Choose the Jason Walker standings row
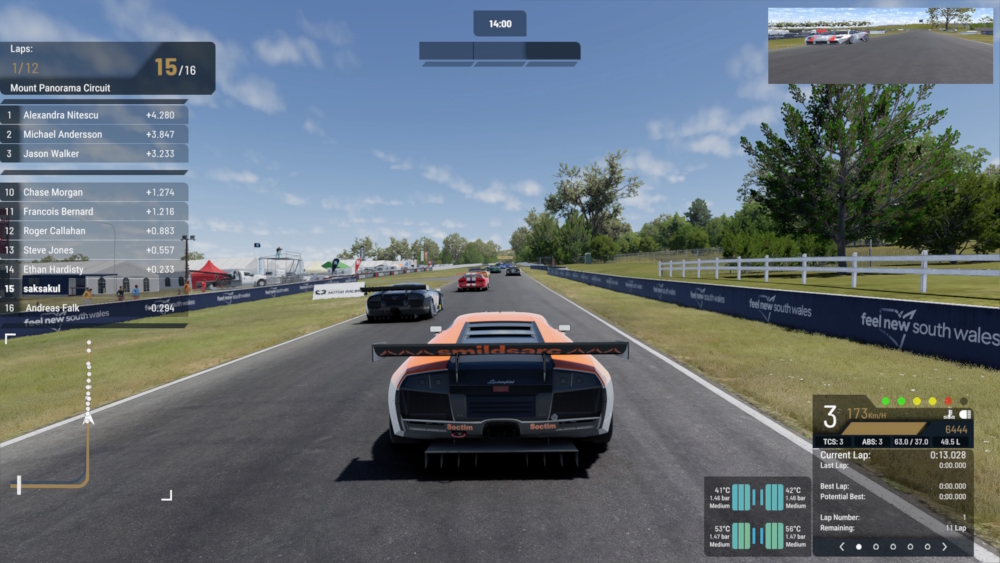Image resolution: width=1000 pixels, height=563 pixels. coord(95,154)
